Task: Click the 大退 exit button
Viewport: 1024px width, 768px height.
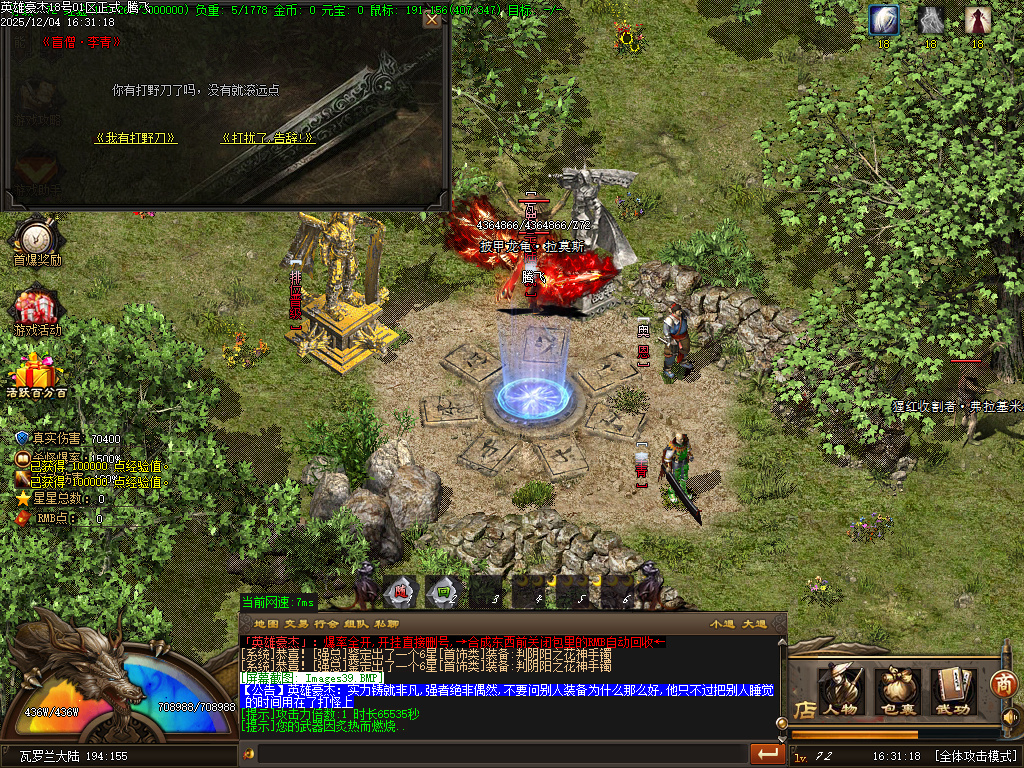Action: (x=754, y=624)
